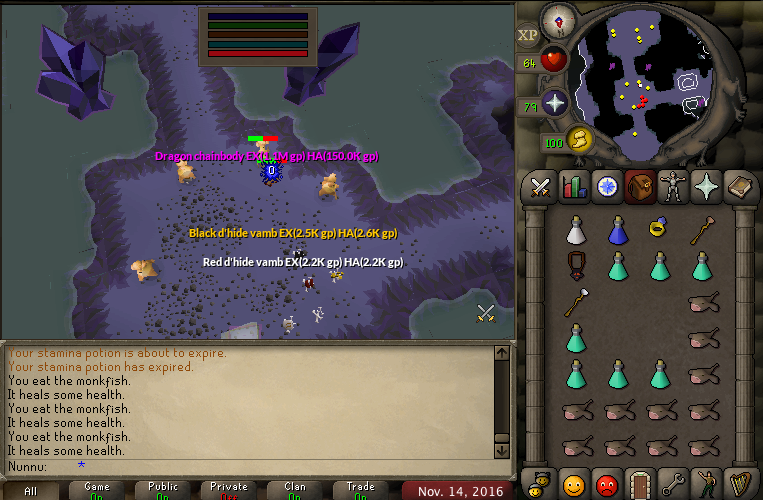
Task: Open the Prayer tab
Action: pyautogui.click(x=704, y=187)
